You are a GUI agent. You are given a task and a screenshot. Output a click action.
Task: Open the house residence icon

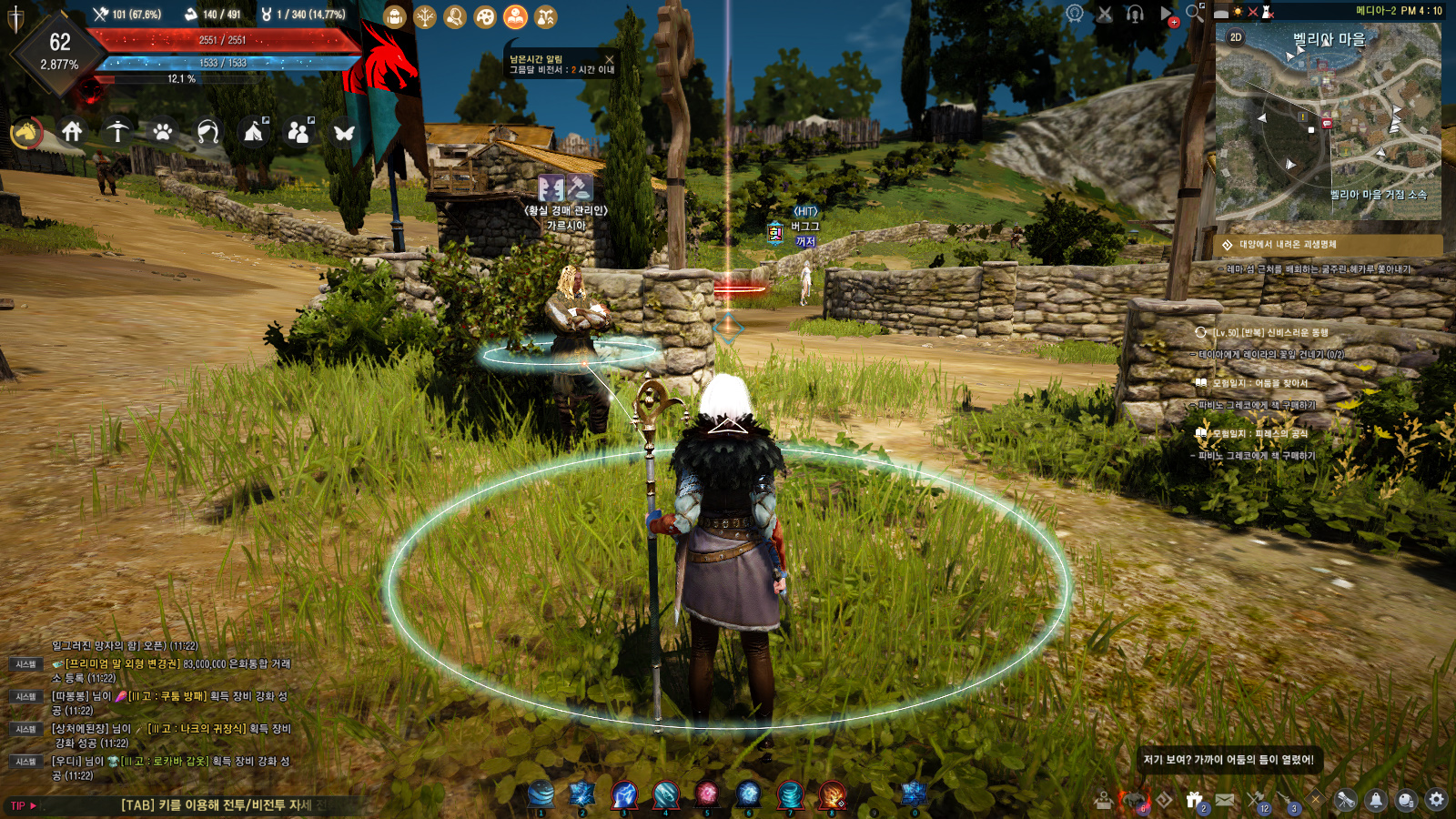72,132
